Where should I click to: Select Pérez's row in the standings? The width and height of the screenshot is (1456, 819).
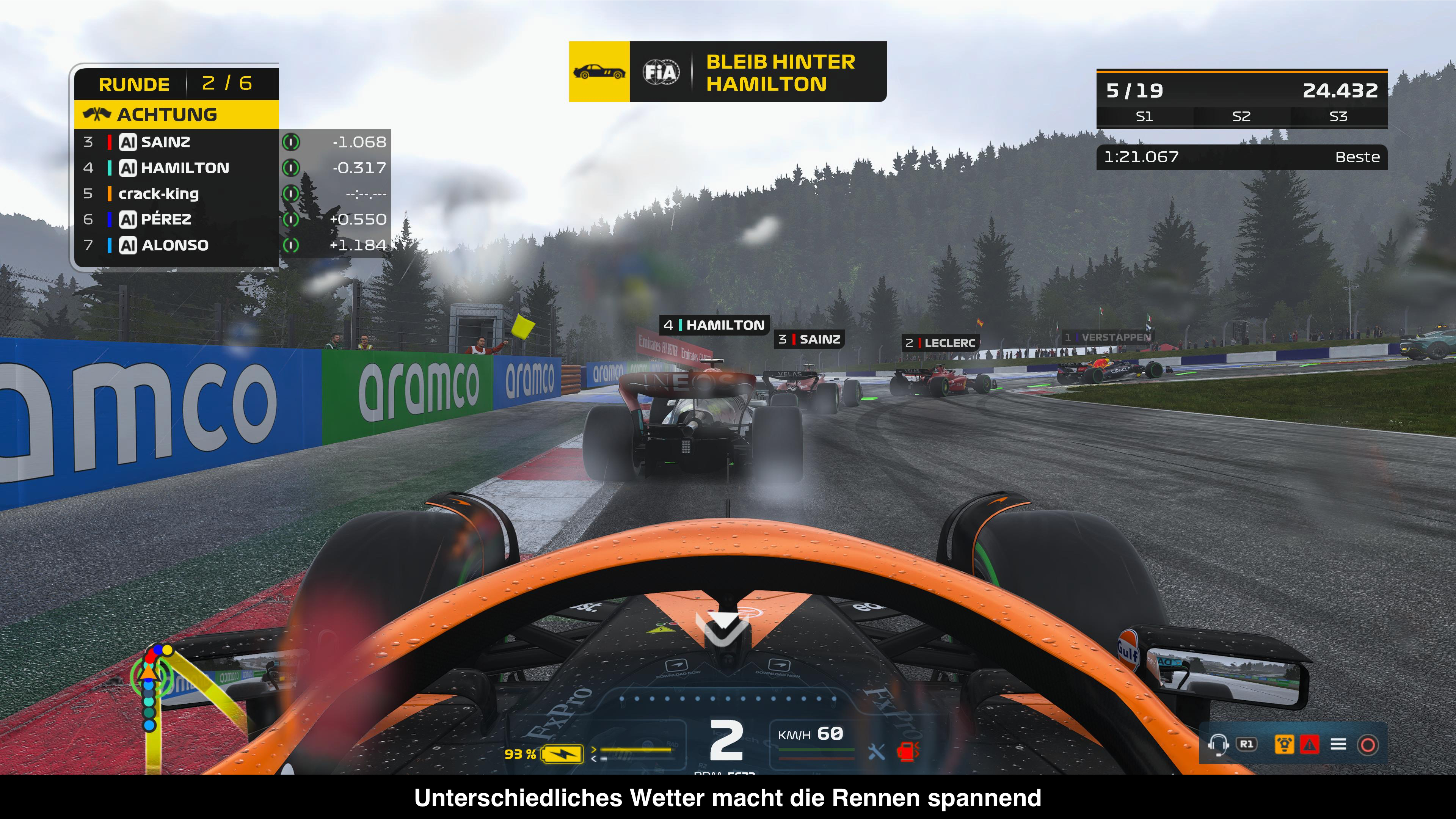(175, 219)
